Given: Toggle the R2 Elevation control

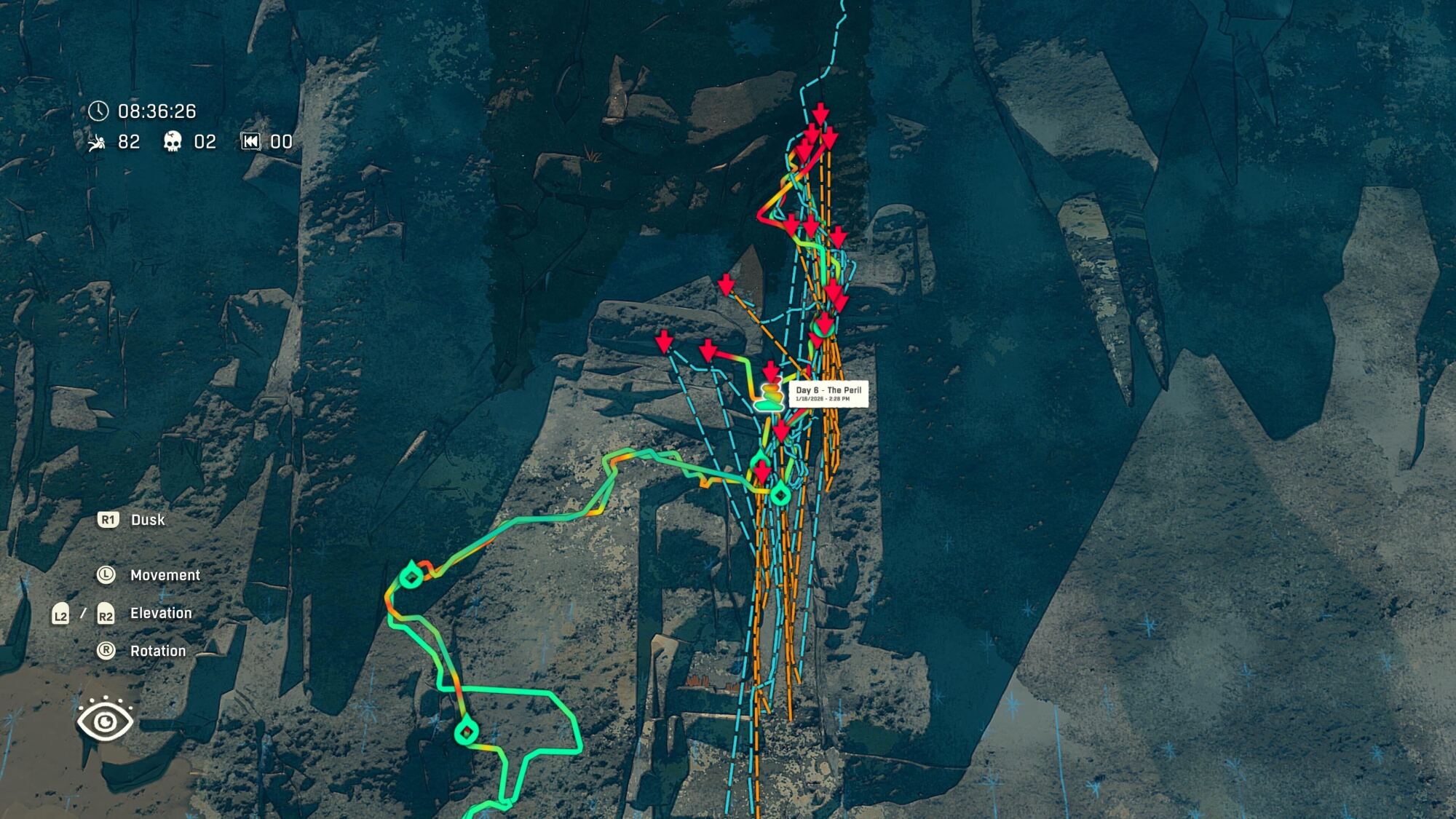Looking at the screenshot, I should tap(104, 612).
